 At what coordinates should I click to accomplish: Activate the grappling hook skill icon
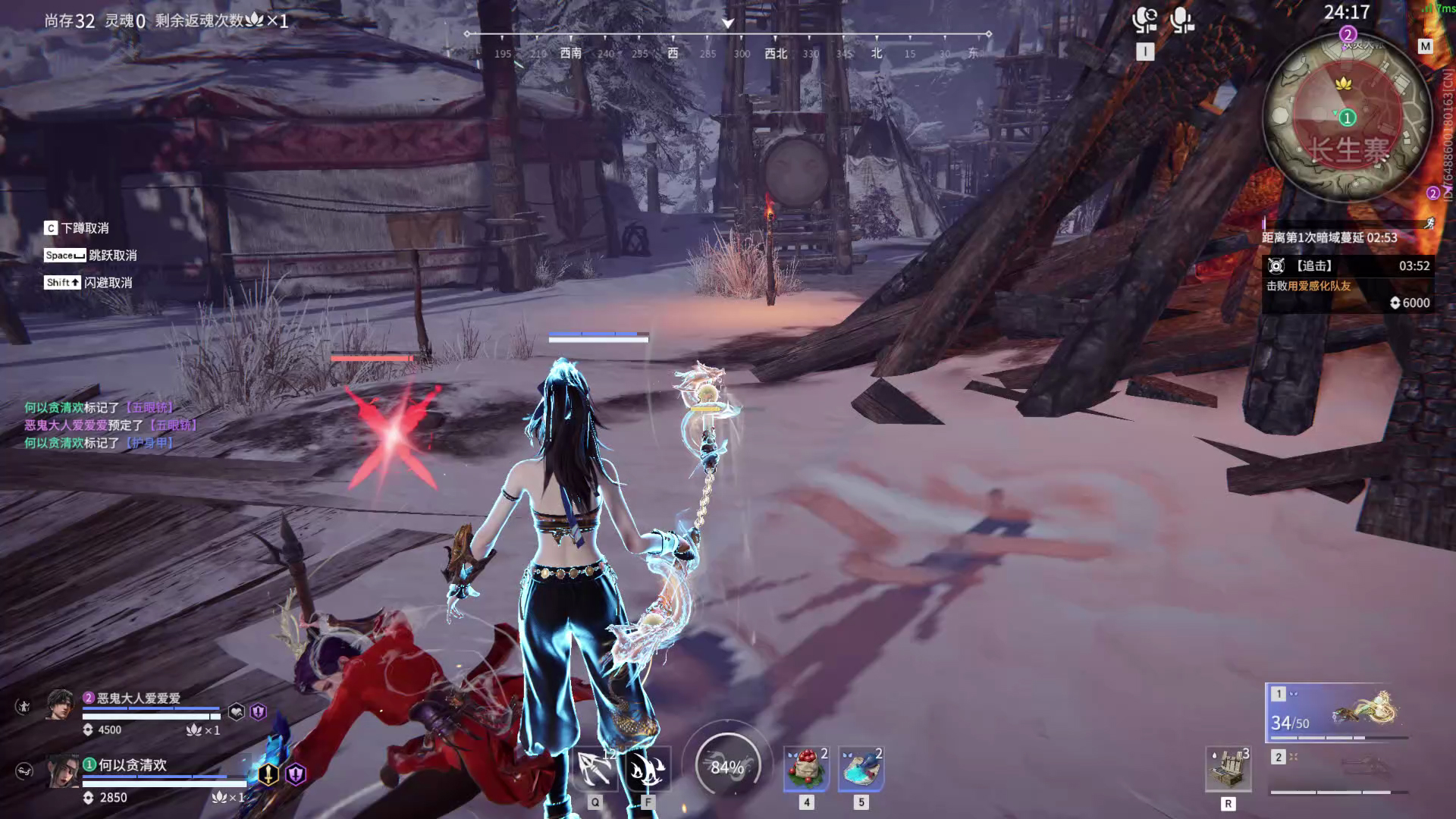595,768
